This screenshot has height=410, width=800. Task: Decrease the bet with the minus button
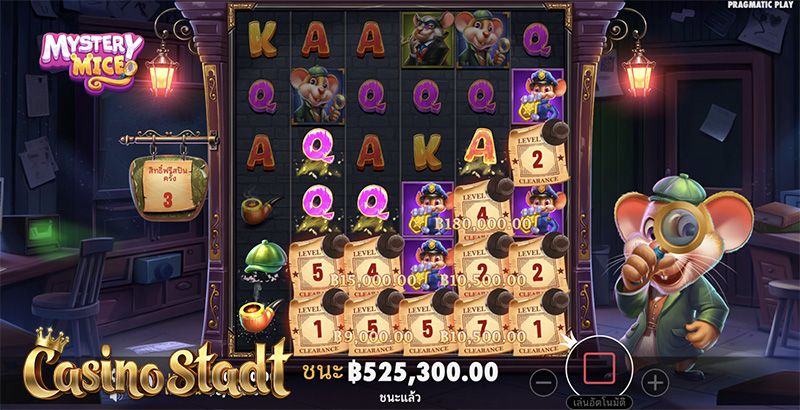tap(541, 381)
